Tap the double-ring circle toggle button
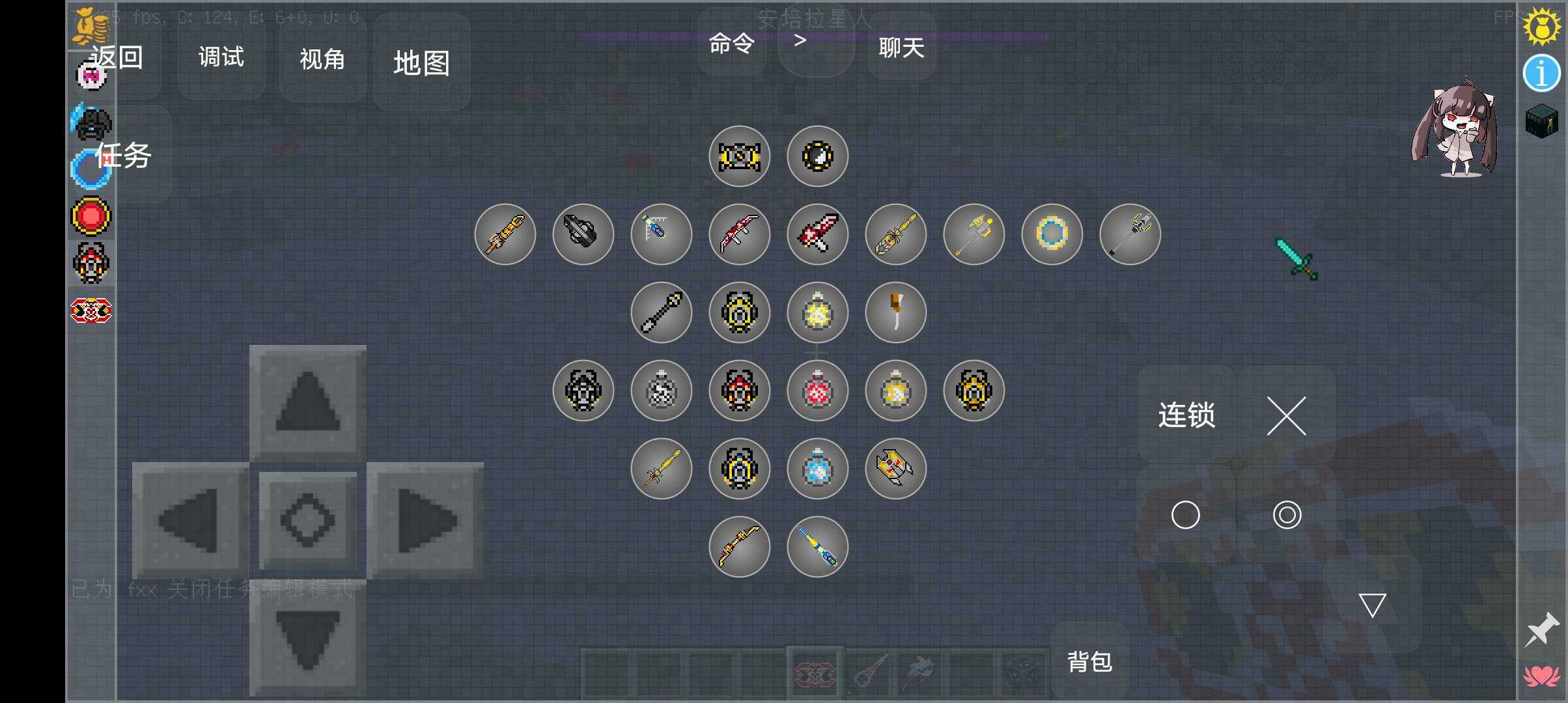The width and height of the screenshot is (1568, 703). tap(1286, 514)
